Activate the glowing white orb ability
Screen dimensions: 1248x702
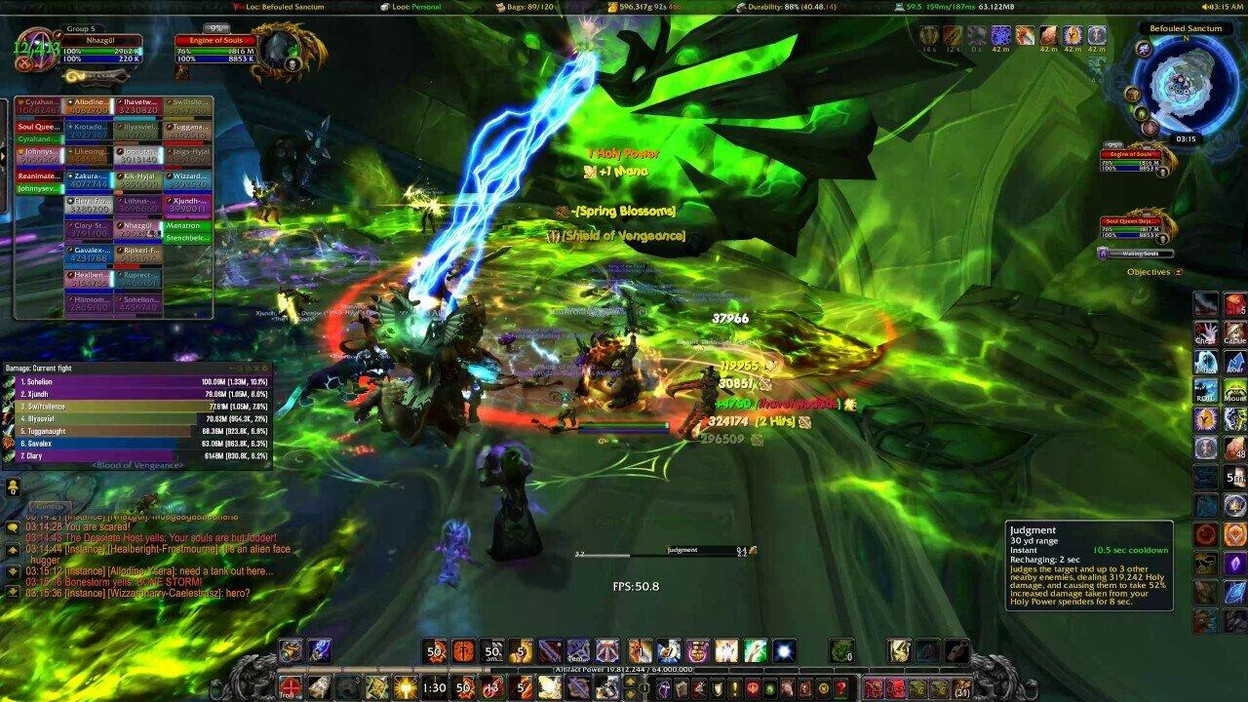click(784, 652)
